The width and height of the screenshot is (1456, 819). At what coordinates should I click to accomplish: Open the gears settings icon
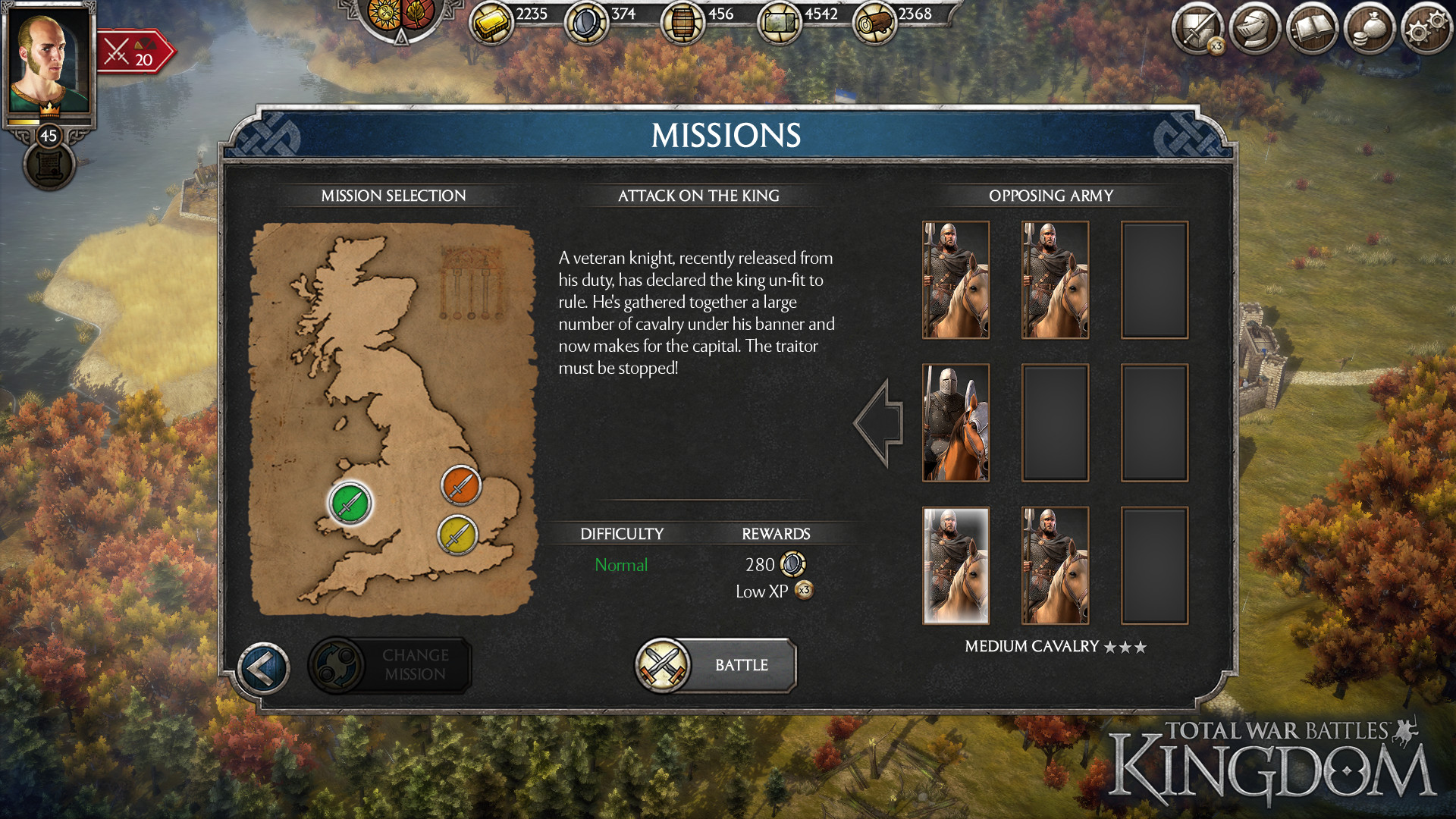1424,29
